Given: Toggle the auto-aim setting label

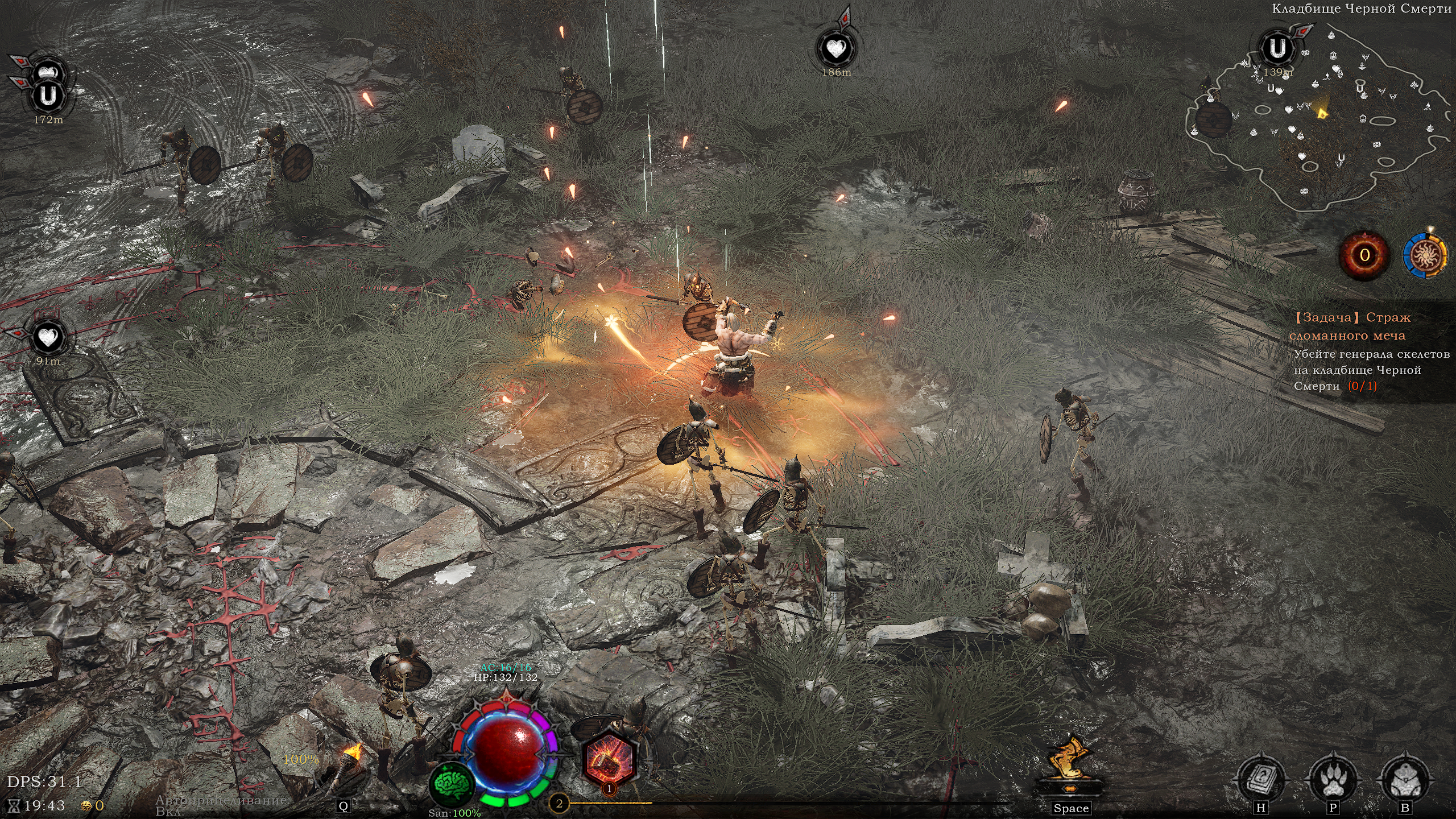Looking at the screenshot, I should [x=222, y=805].
